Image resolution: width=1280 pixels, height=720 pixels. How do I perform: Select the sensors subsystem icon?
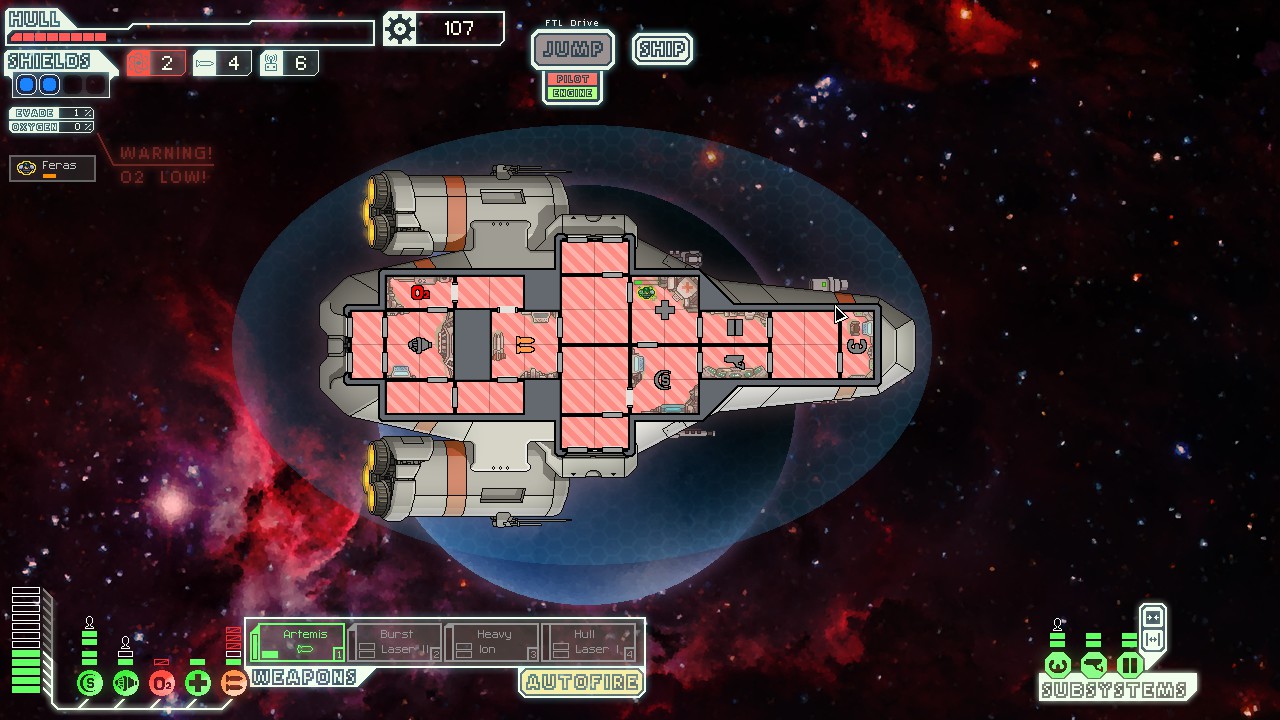point(1094,664)
